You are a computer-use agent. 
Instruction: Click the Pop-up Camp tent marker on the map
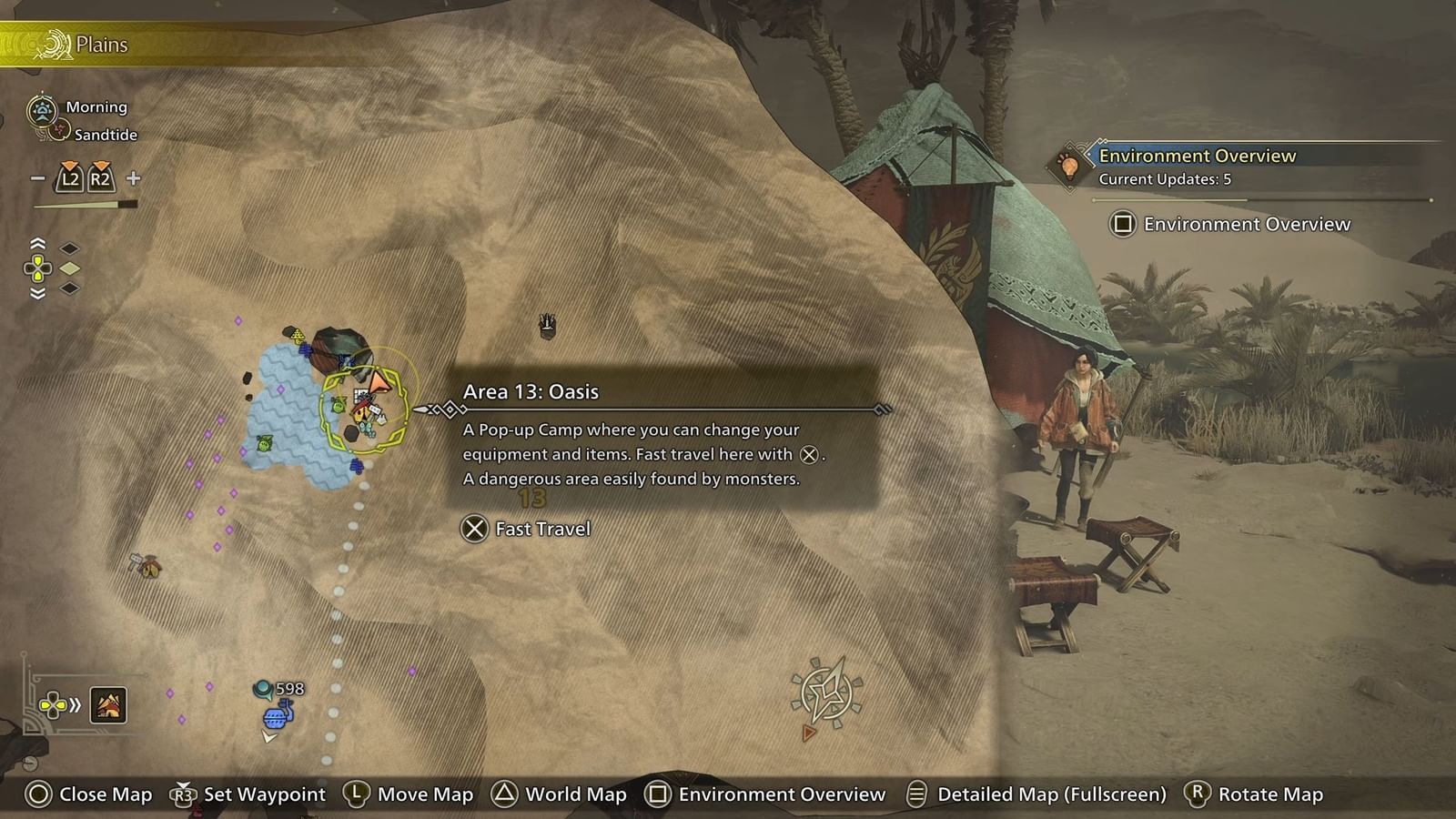359,411
